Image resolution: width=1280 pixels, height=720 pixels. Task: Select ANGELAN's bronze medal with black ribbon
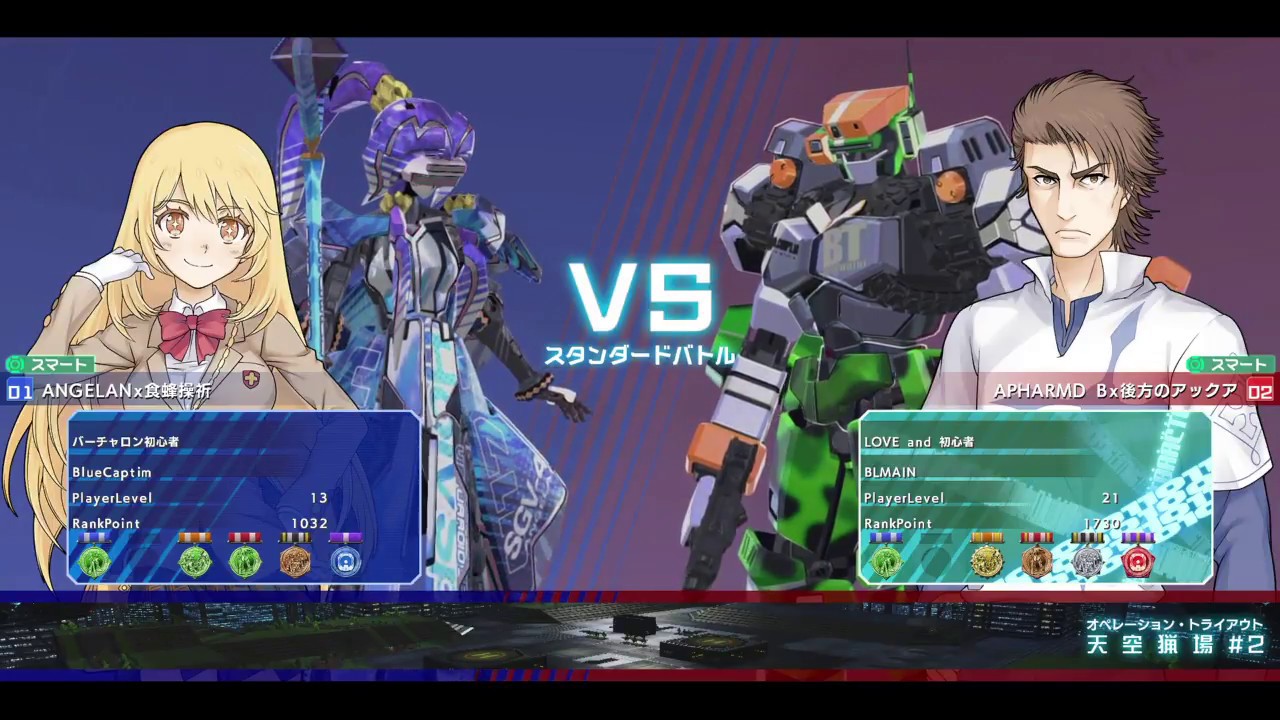295,561
